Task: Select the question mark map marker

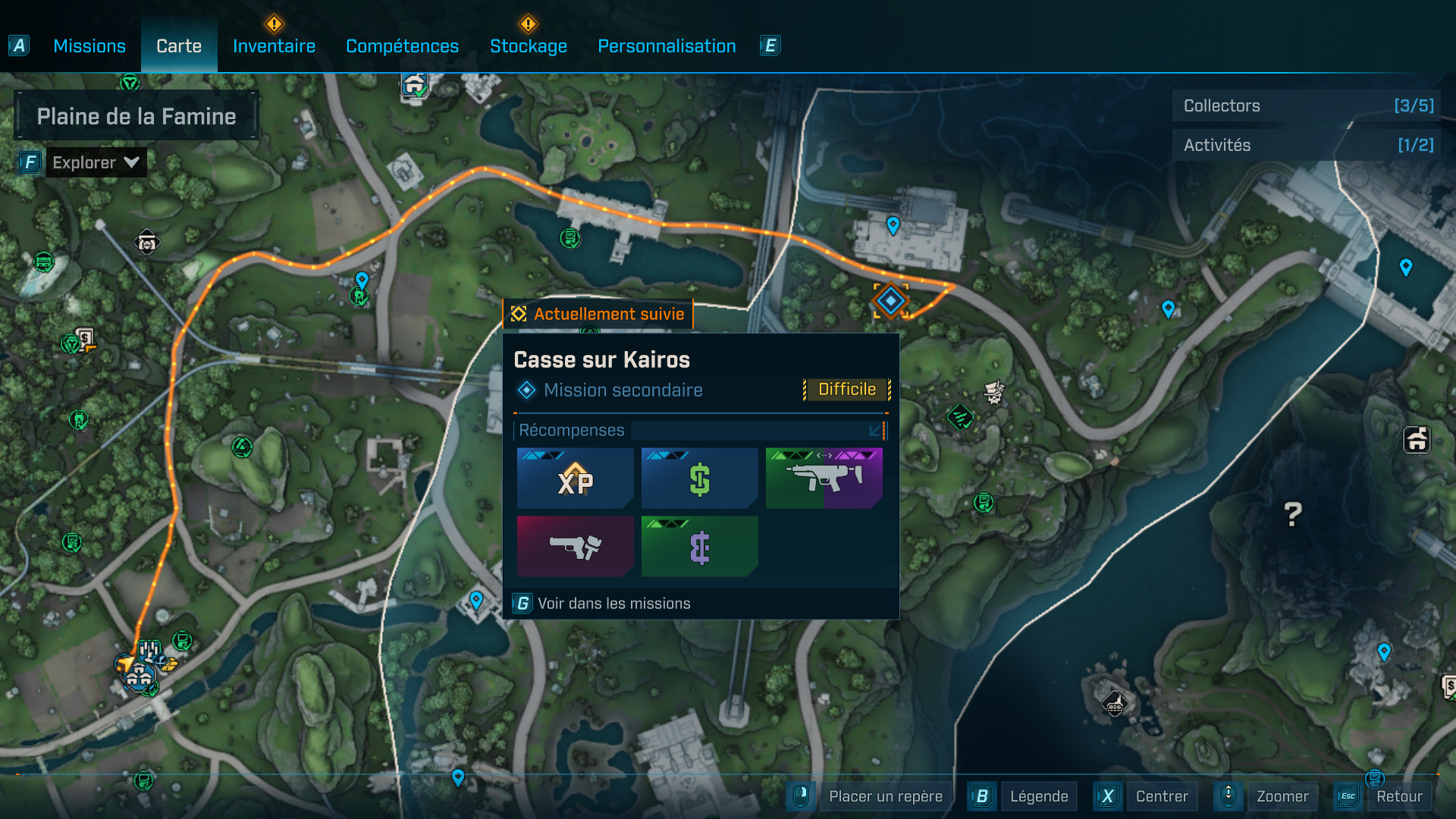Action: click(x=1293, y=515)
